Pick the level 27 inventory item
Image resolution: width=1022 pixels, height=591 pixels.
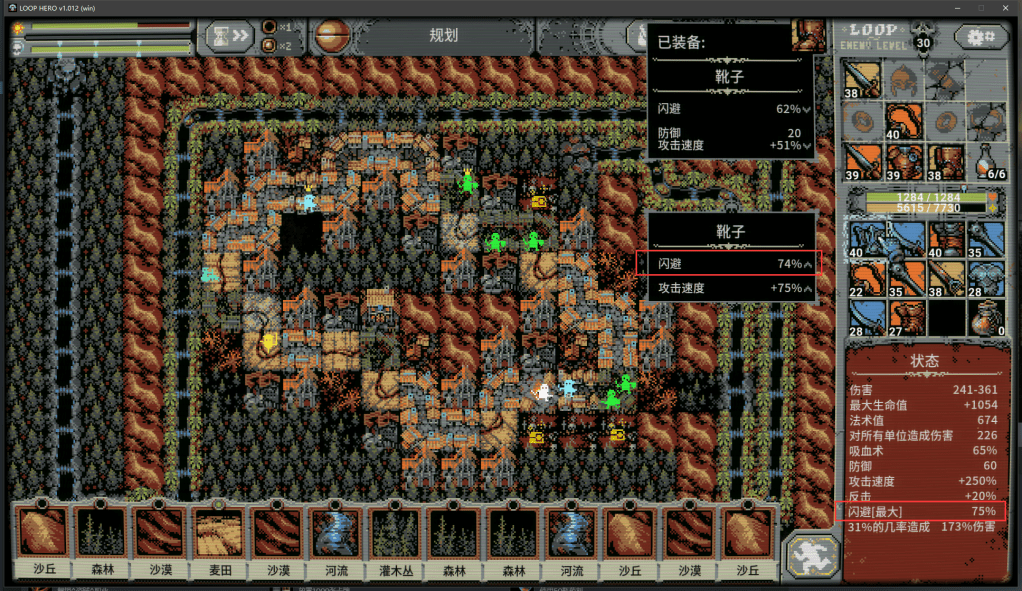pos(904,319)
